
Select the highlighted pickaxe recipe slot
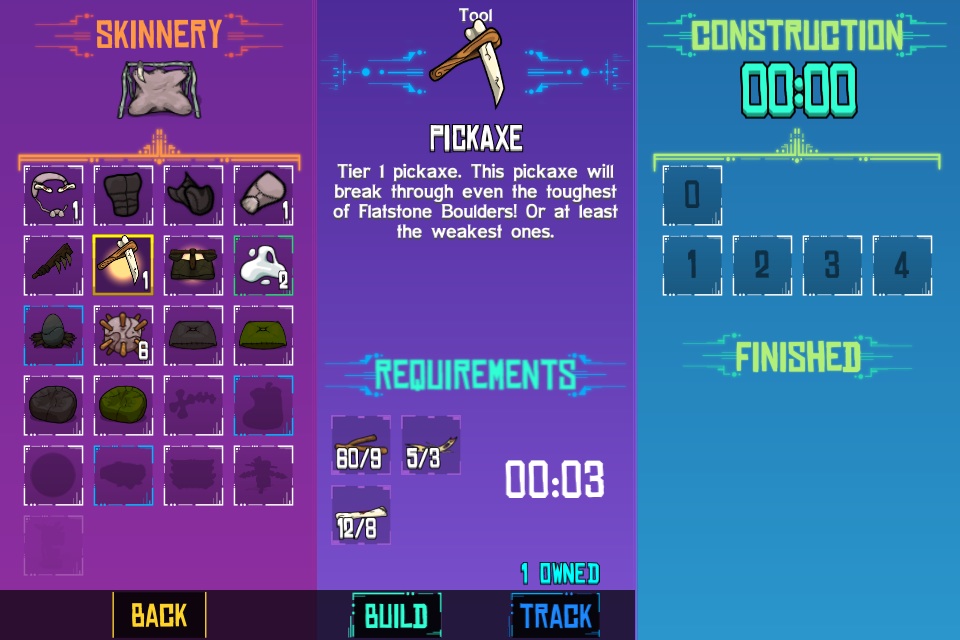[x=123, y=265]
